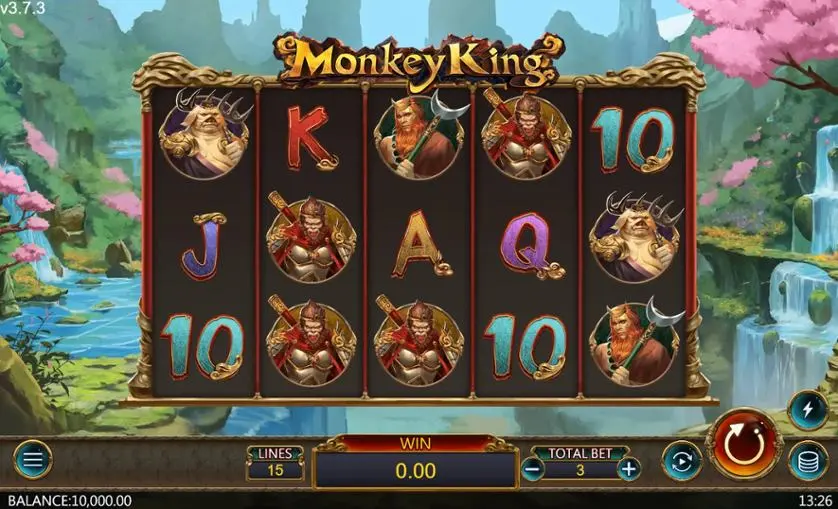This screenshot has height=509, width=838.
Task: Open the hamburger menu
Action: 32,460
